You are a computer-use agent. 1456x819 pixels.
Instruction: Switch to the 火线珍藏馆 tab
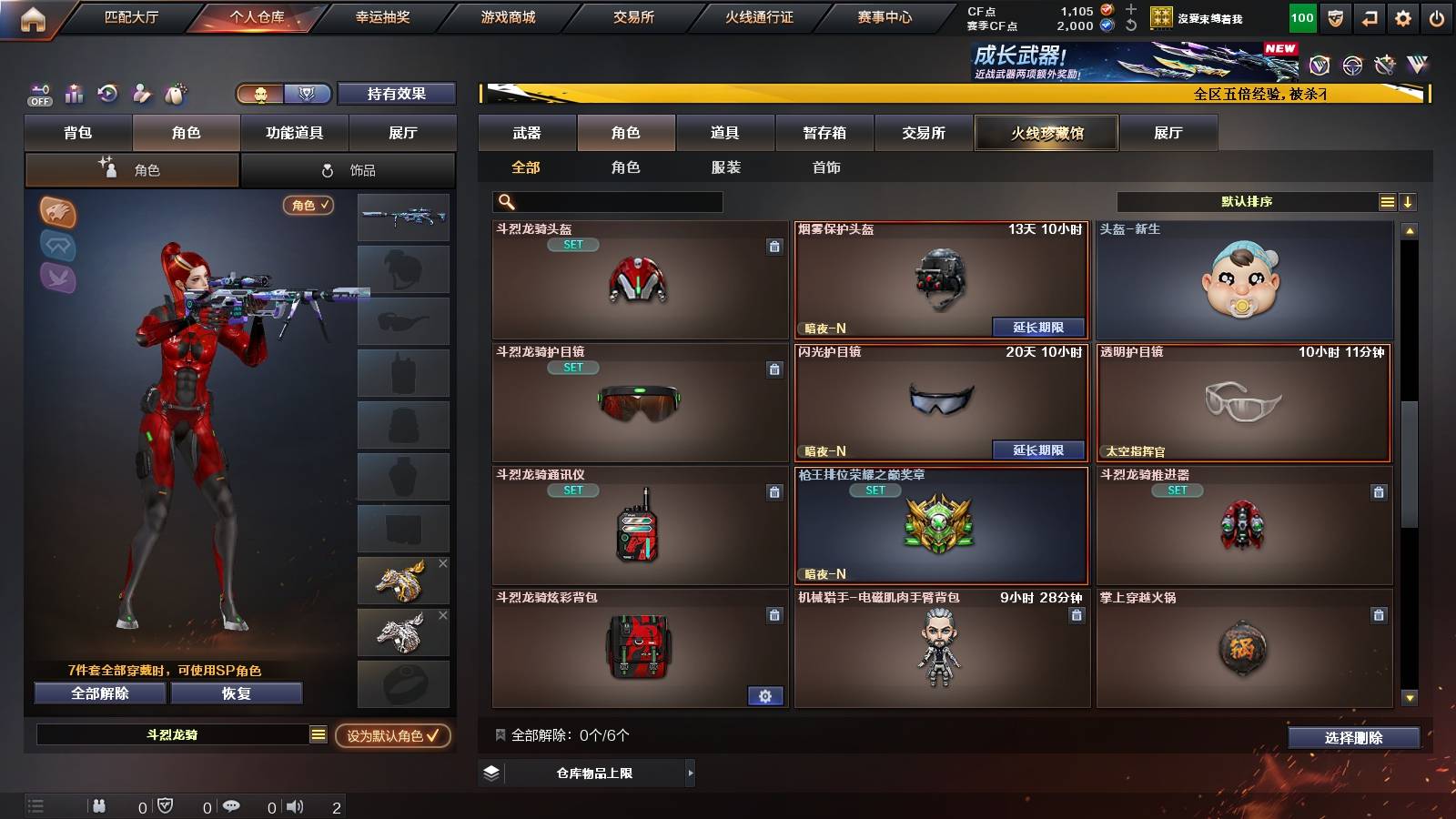pyautogui.click(x=1046, y=133)
